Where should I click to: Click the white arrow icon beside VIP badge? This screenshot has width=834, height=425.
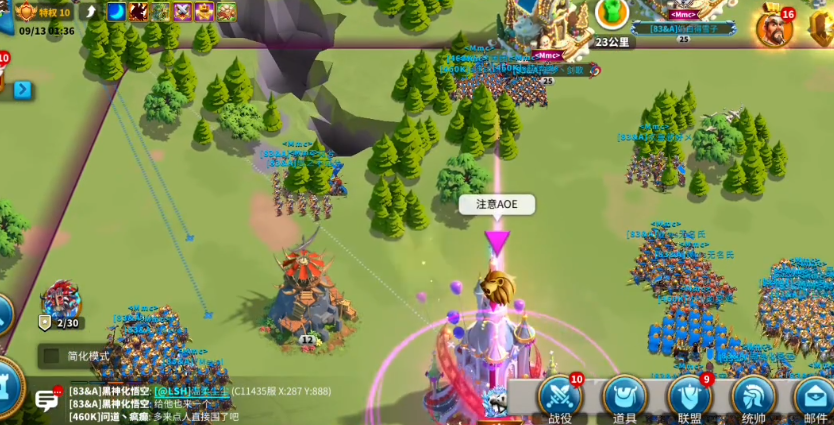tap(91, 12)
